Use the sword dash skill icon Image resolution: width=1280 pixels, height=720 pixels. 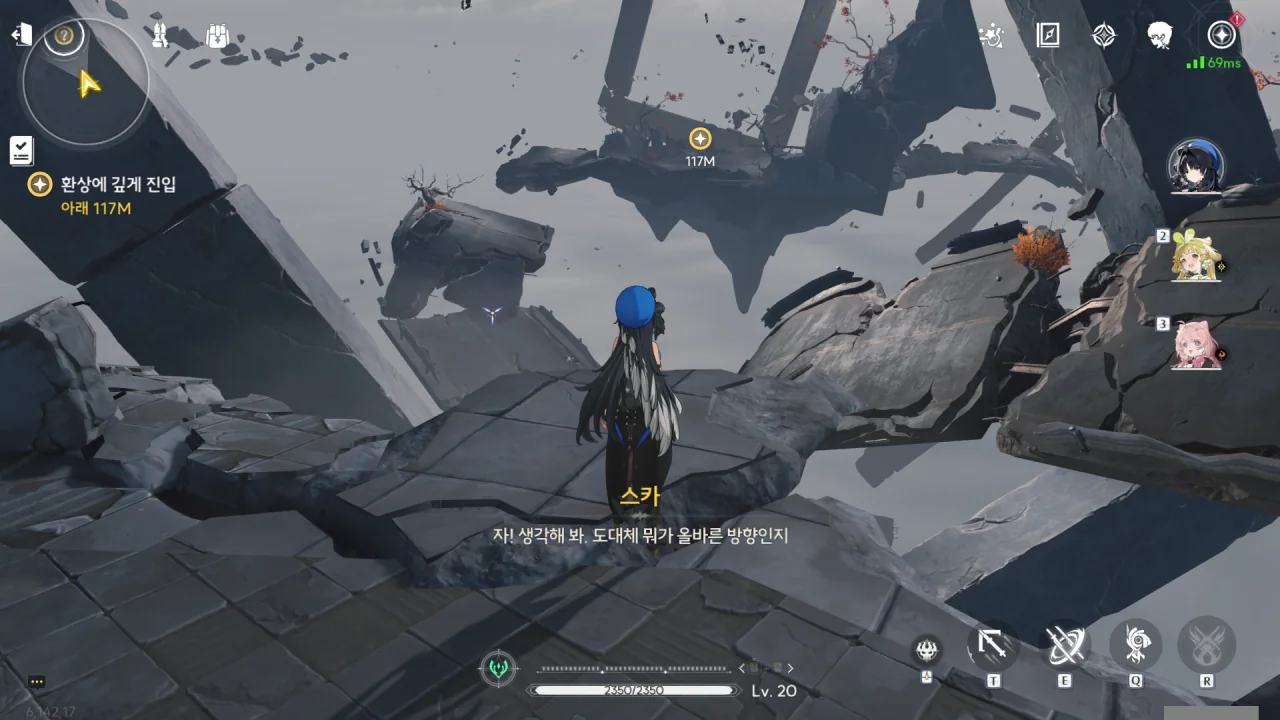[x=993, y=645]
